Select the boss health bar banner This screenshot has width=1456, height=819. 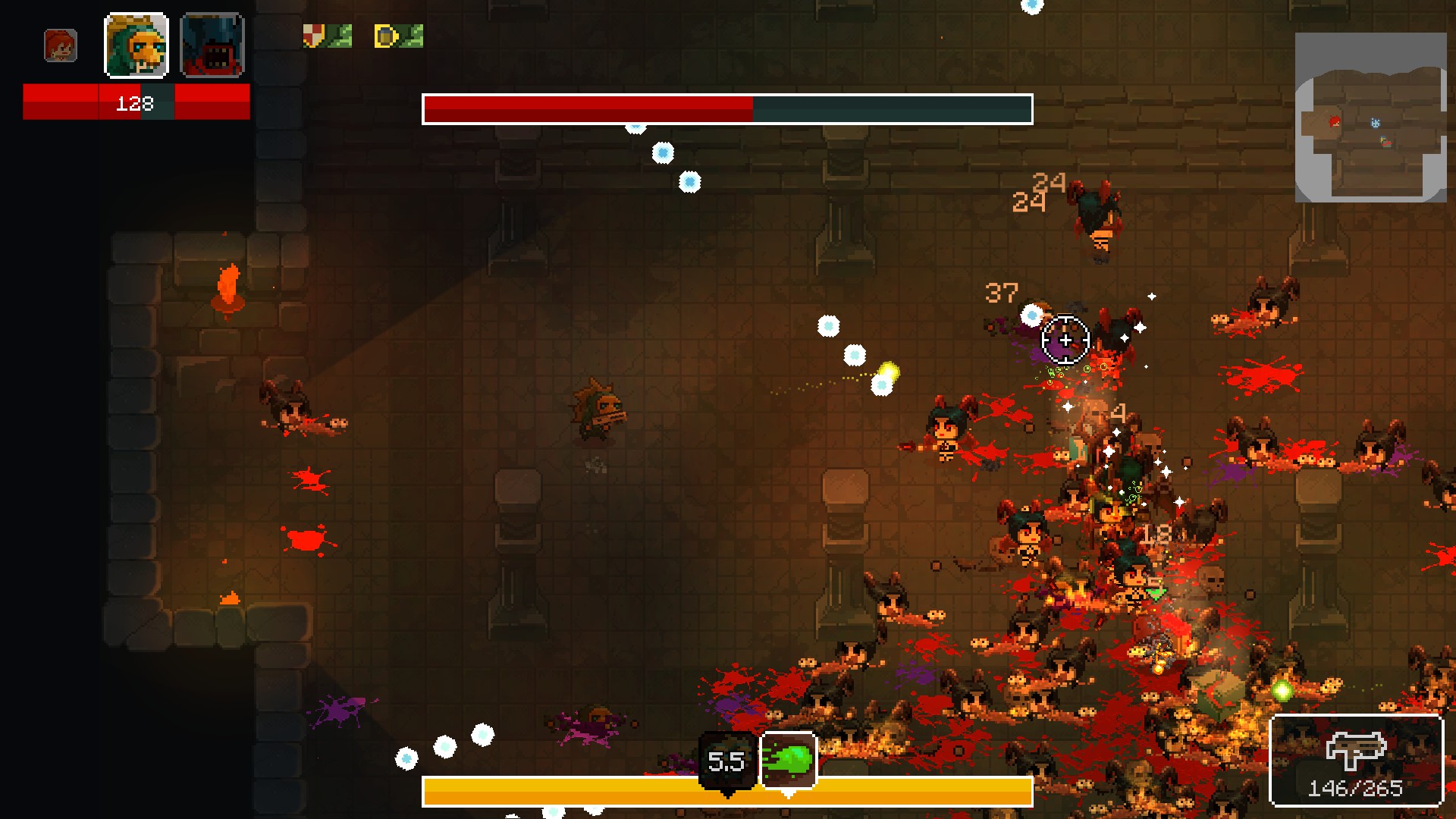tap(728, 108)
